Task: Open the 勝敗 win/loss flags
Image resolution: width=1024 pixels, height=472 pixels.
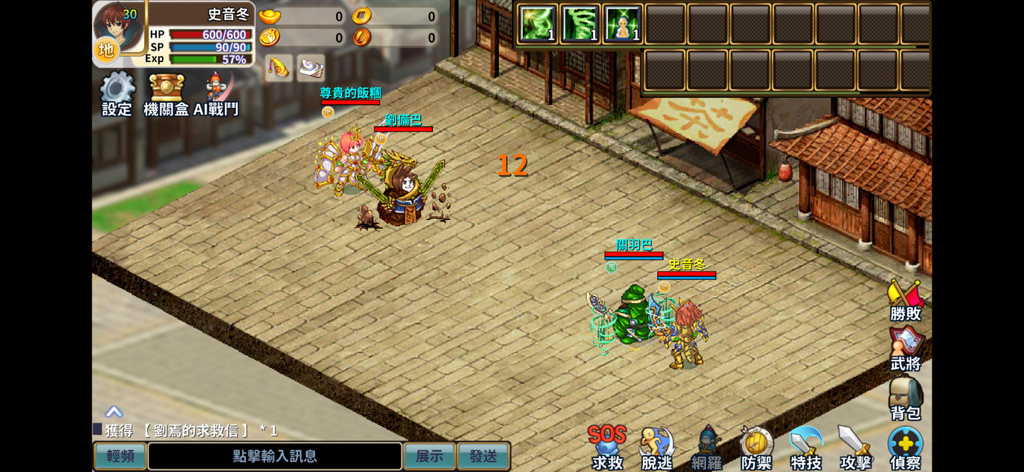Action: pos(905,300)
